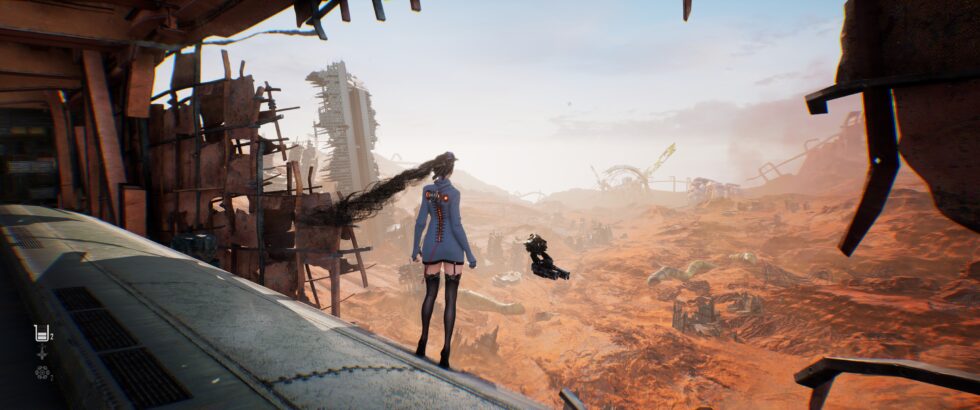Select the round grenade item icon

pos(42,372)
